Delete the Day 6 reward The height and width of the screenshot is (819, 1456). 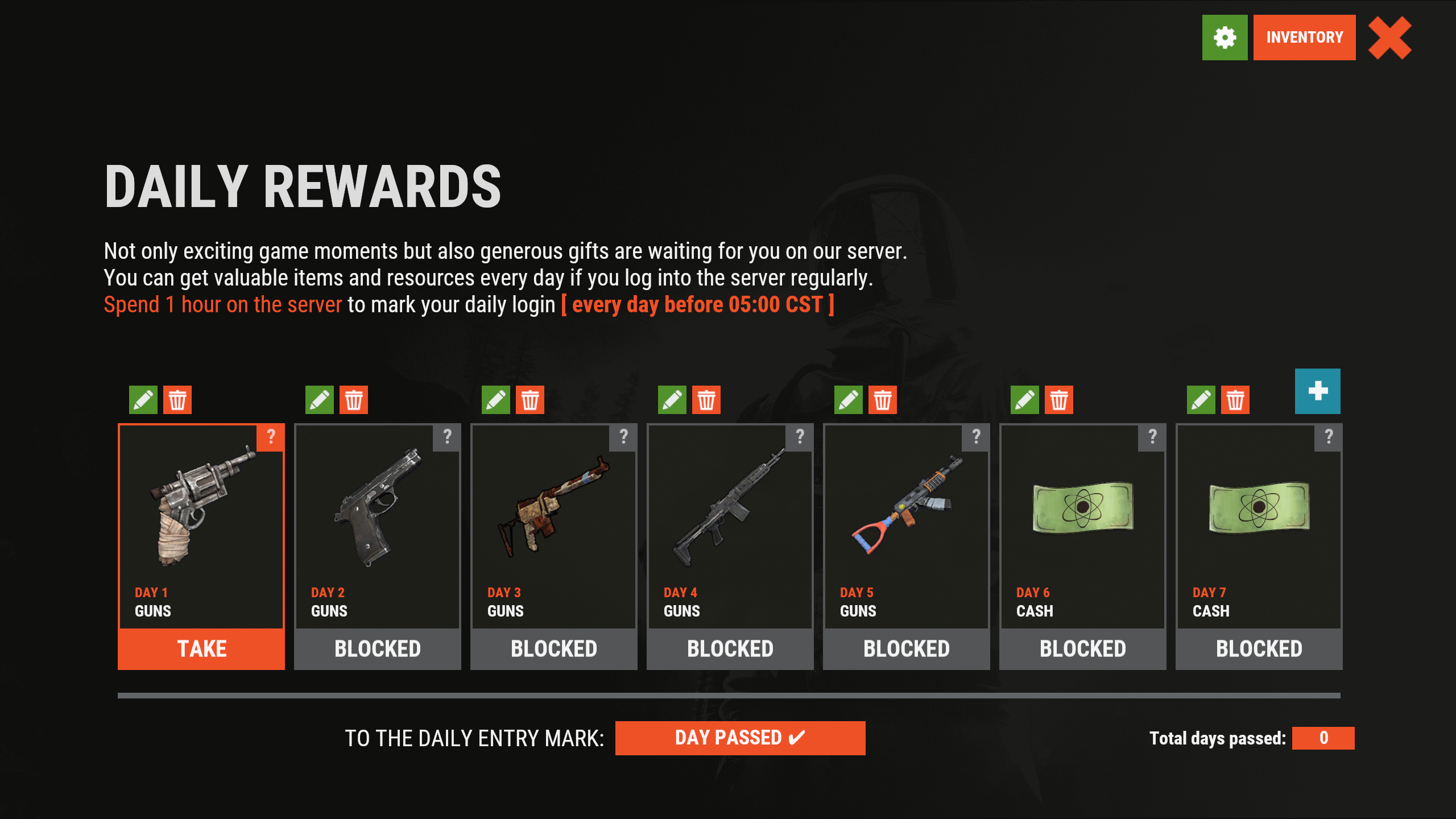[x=1059, y=400]
